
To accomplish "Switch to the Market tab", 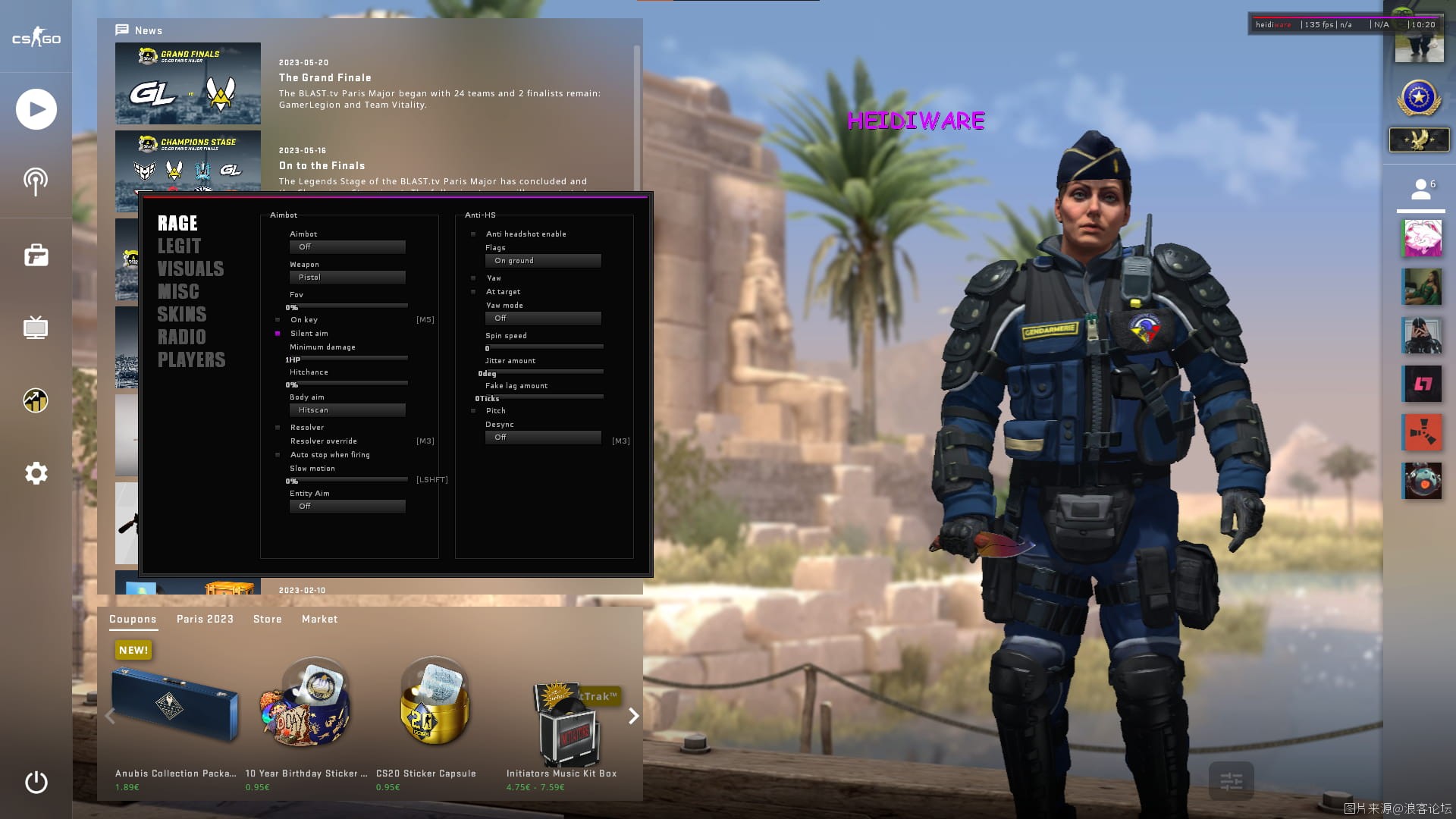I will coord(319,620).
